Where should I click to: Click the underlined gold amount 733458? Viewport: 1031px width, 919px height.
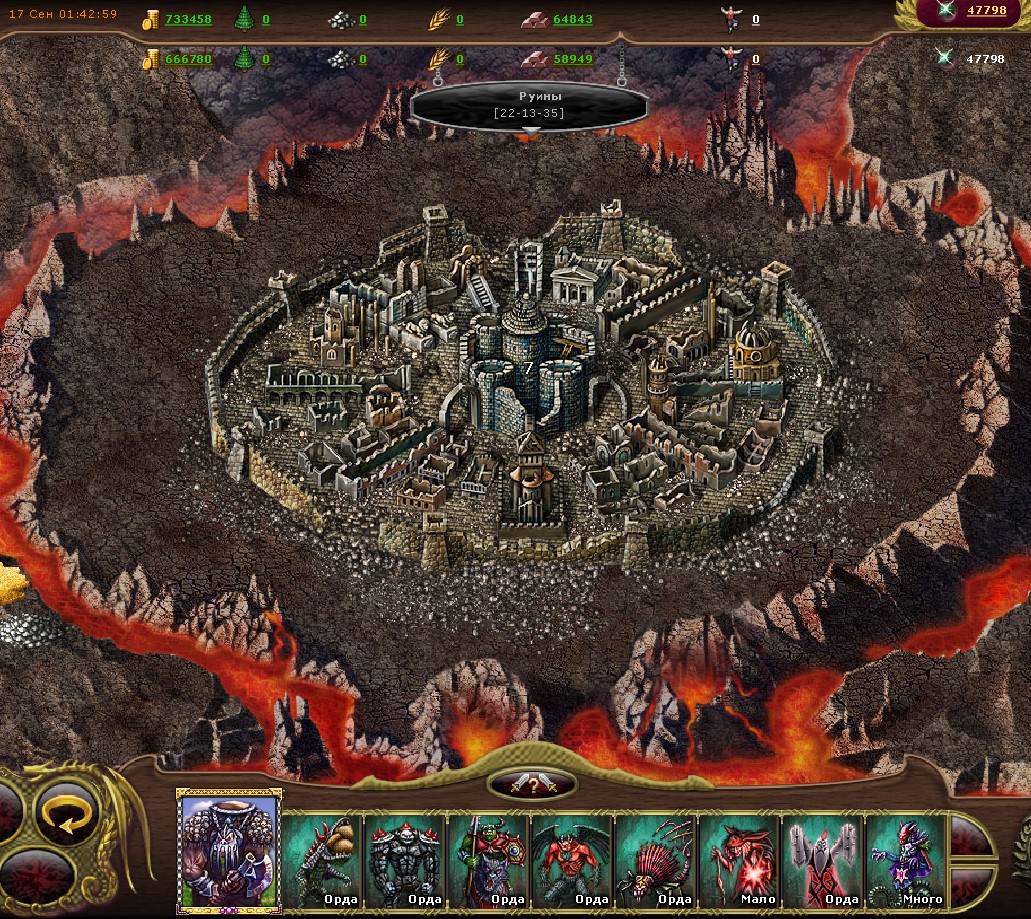[x=188, y=19]
